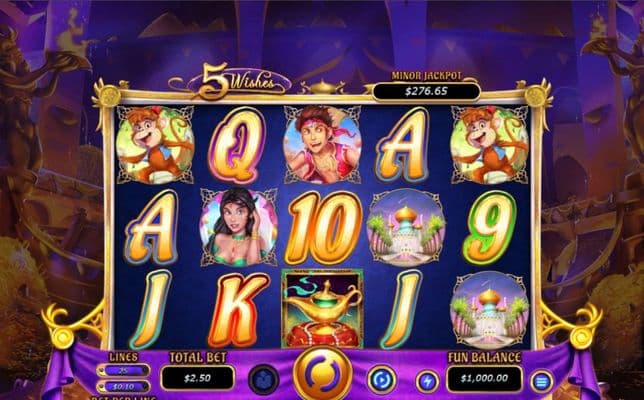Spin the reels with the gold button
This screenshot has width=644, height=400.
click(322, 377)
